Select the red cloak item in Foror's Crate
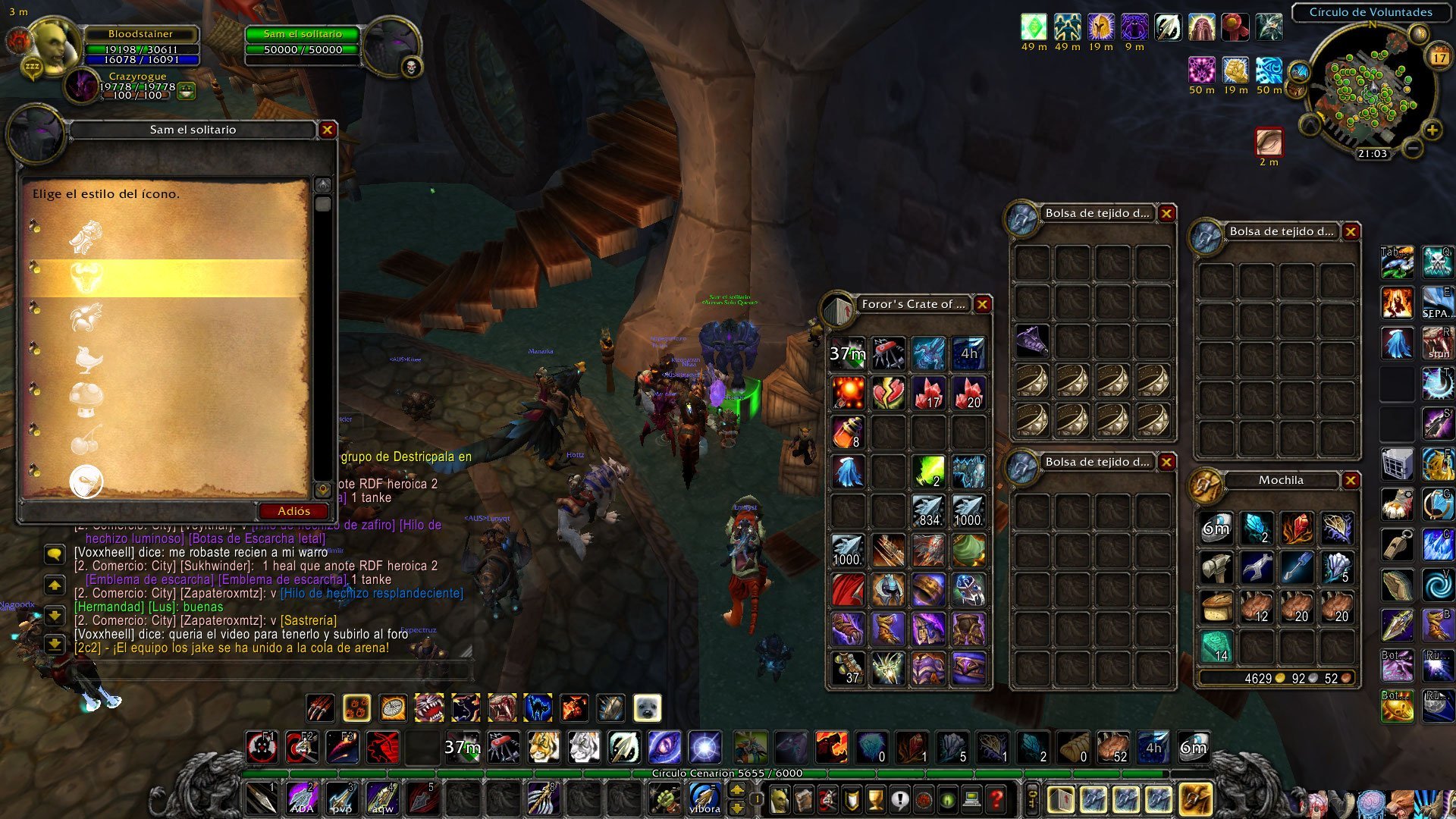The height and width of the screenshot is (819, 1456). click(848, 590)
